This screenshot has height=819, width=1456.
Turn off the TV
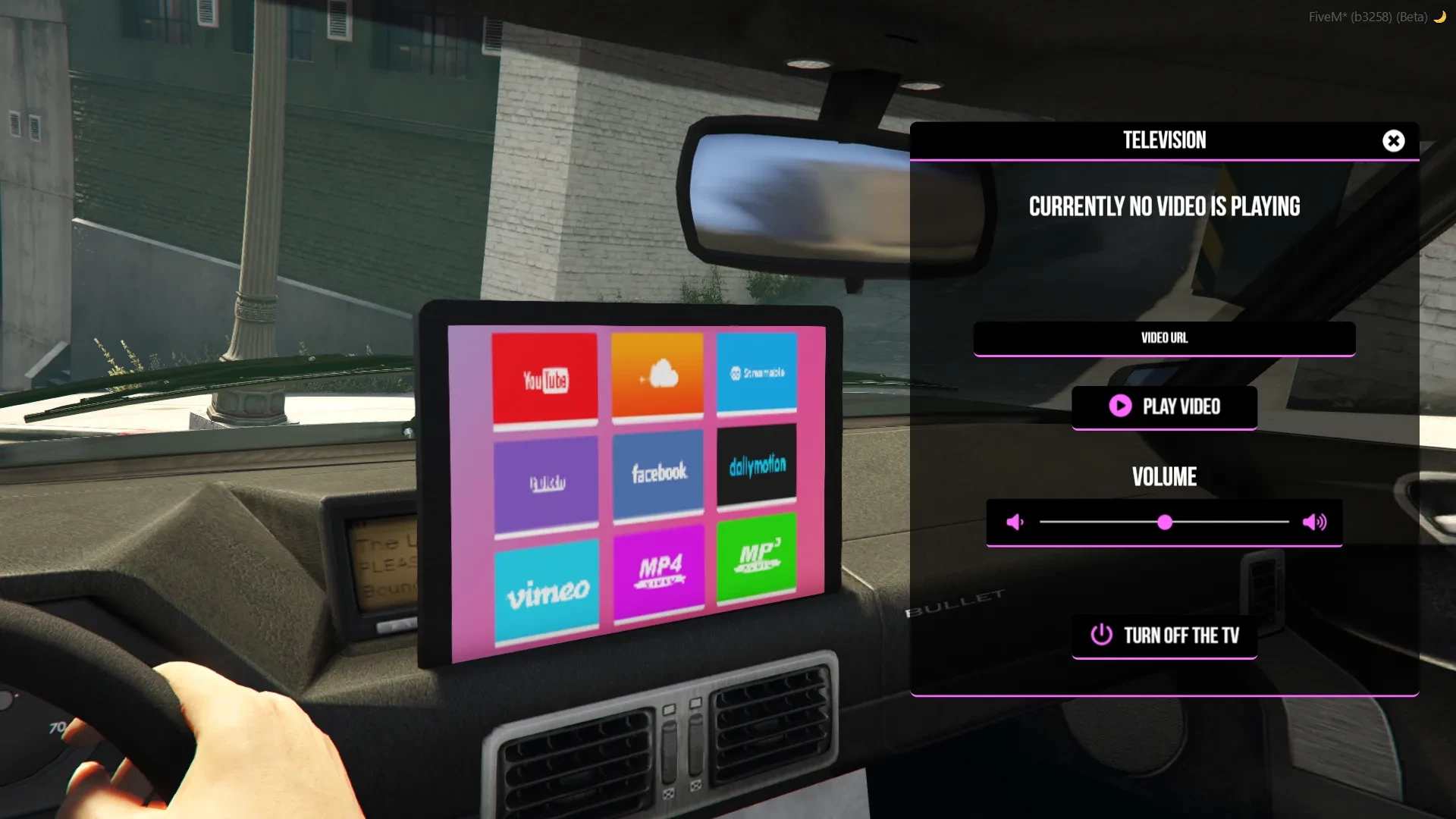pos(1165,636)
